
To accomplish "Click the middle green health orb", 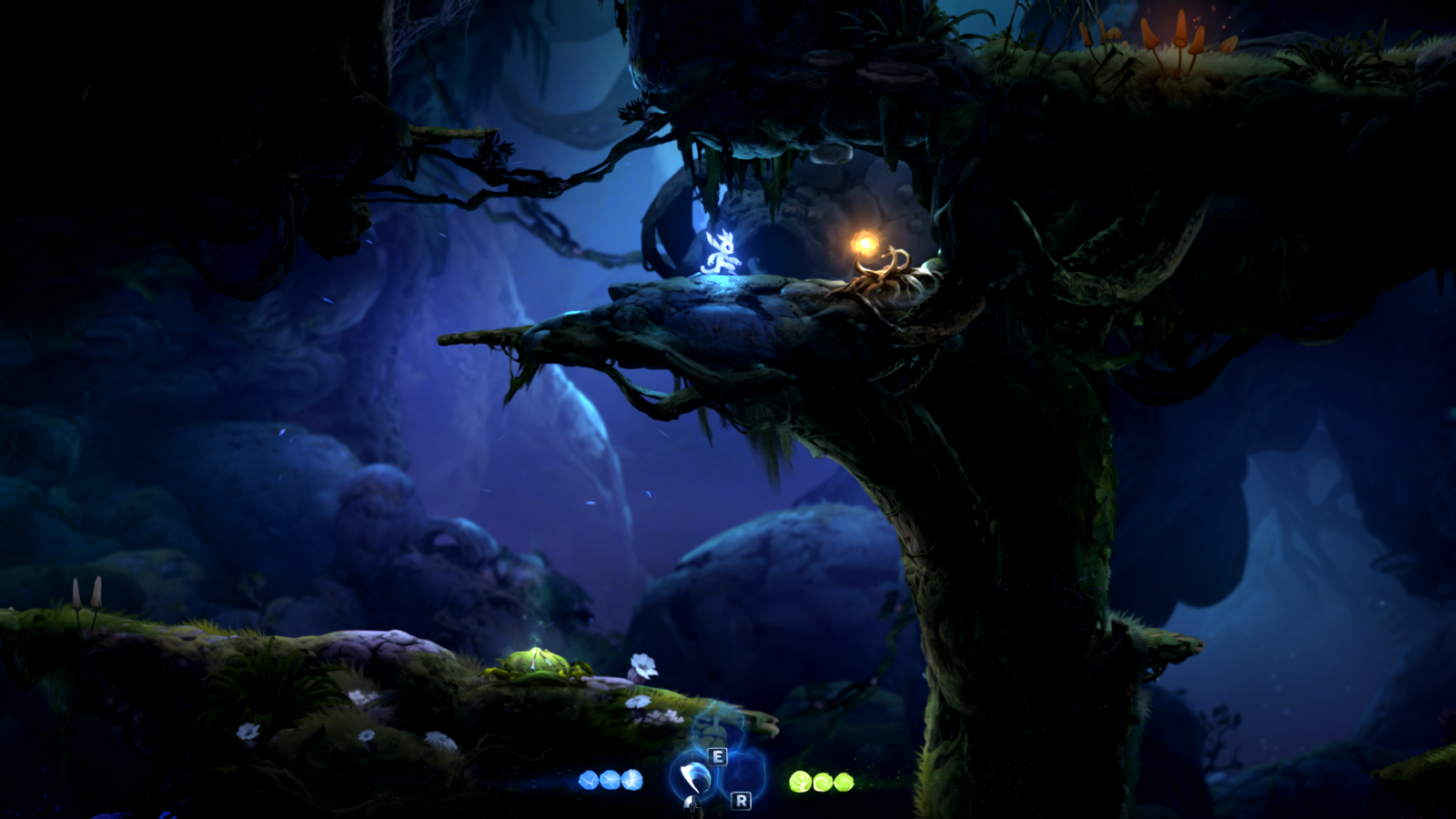I will [824, 781].
